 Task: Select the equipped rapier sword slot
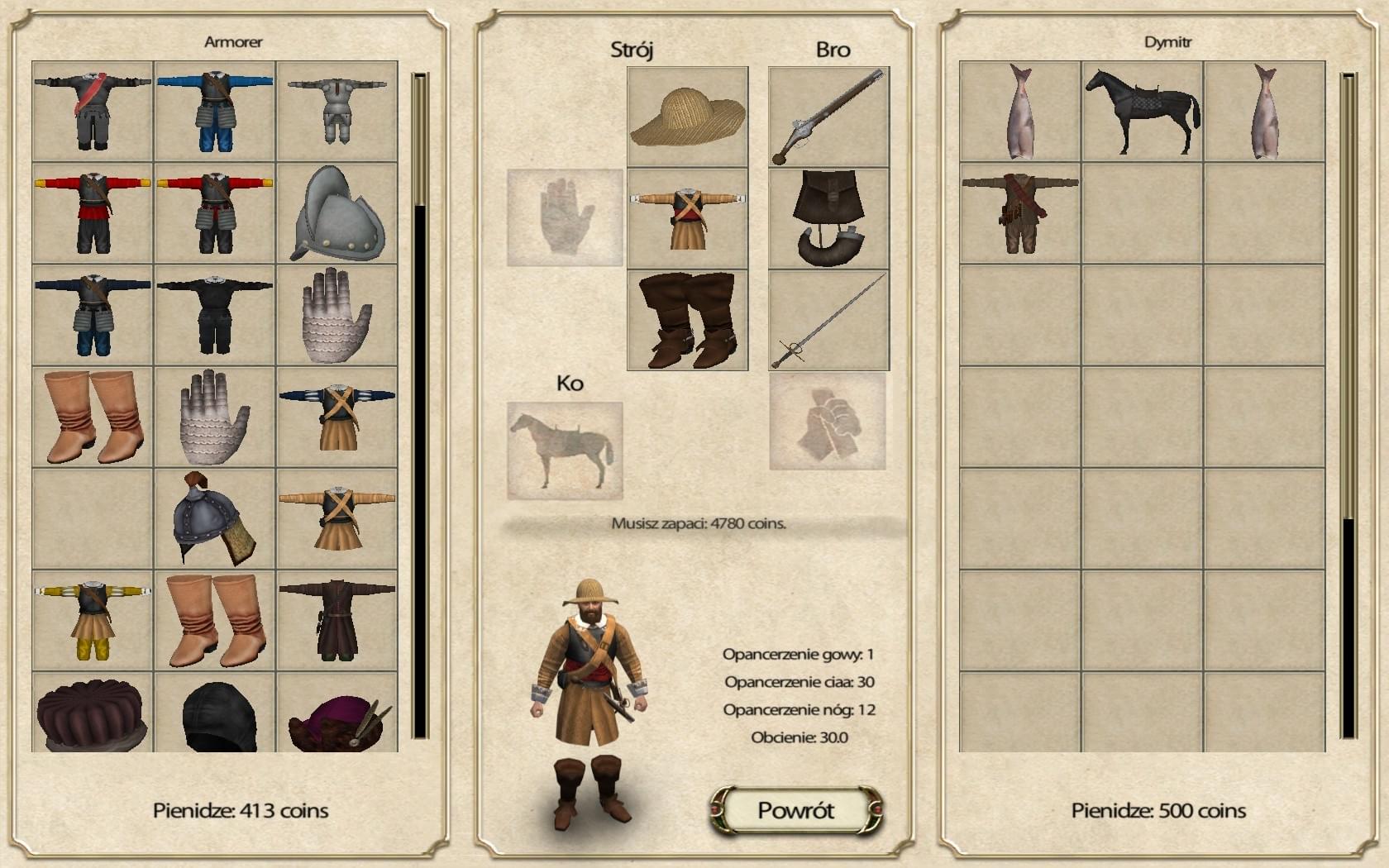pyautogui.click(x=828, y=320)
